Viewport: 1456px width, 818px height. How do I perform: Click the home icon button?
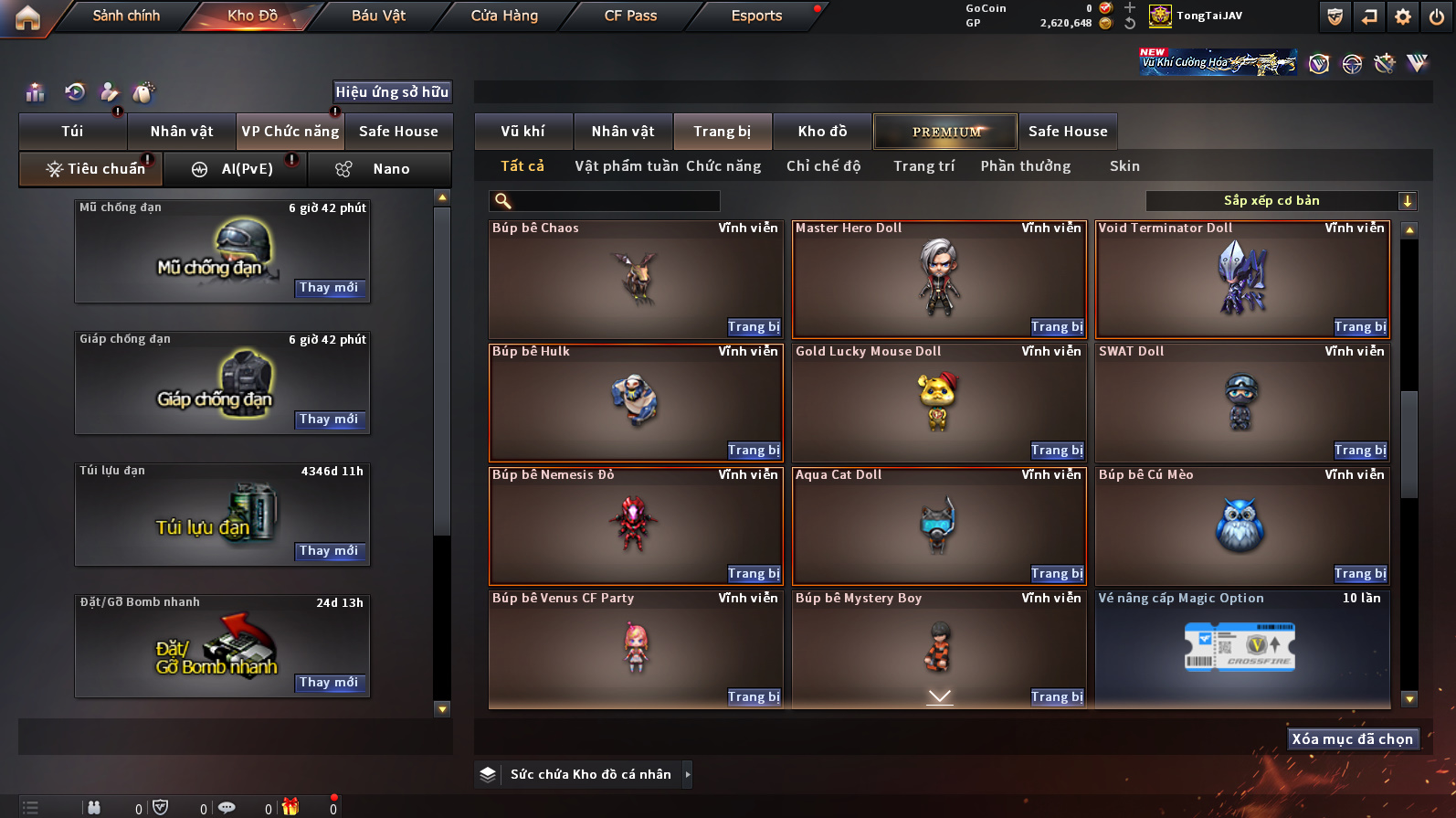pos(27,17)
